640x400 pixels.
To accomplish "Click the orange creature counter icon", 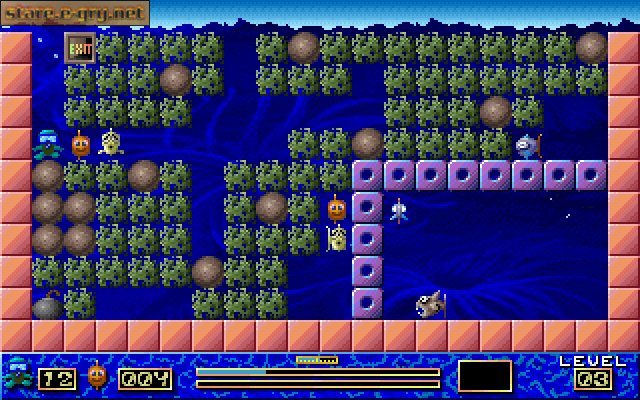I will (x=97, y=376).
